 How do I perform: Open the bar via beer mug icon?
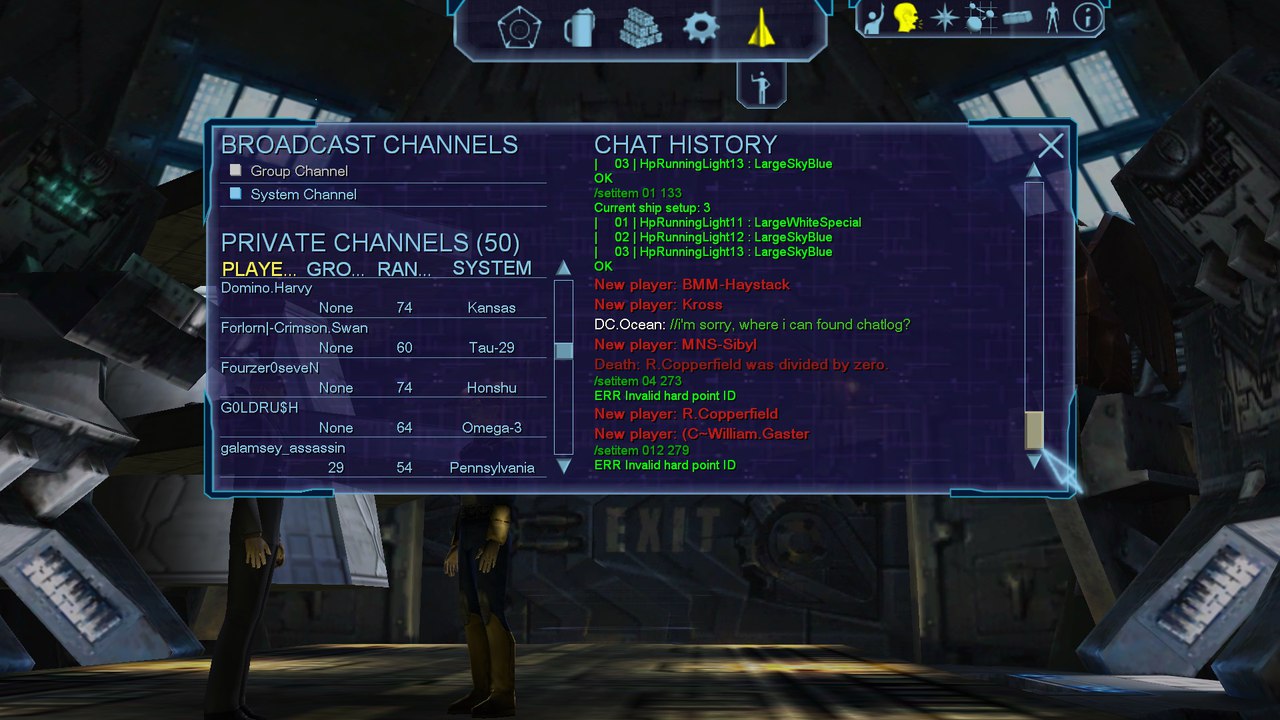point(579,27)
